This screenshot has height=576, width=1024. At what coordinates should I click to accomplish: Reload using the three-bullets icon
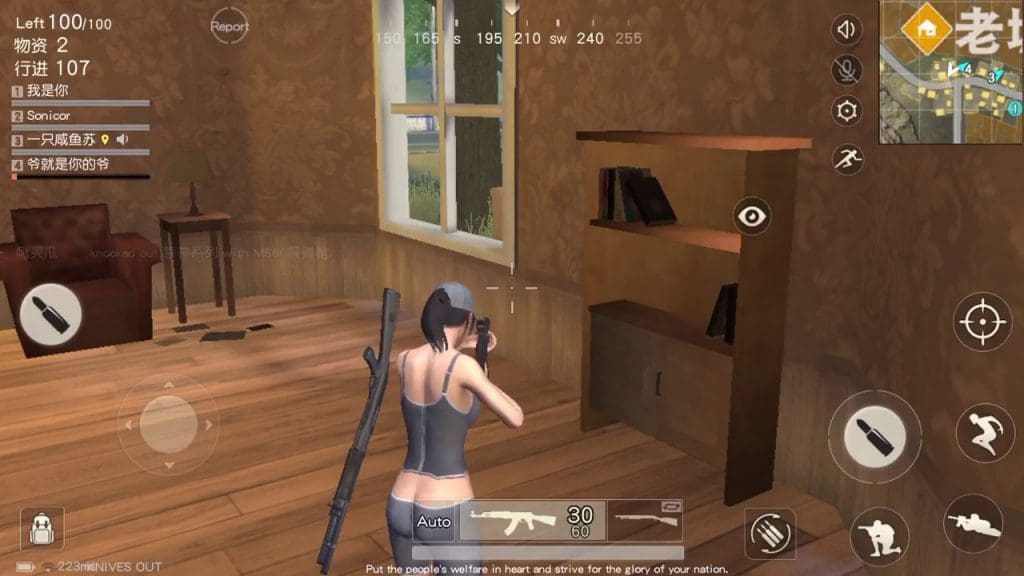[770, 532]
